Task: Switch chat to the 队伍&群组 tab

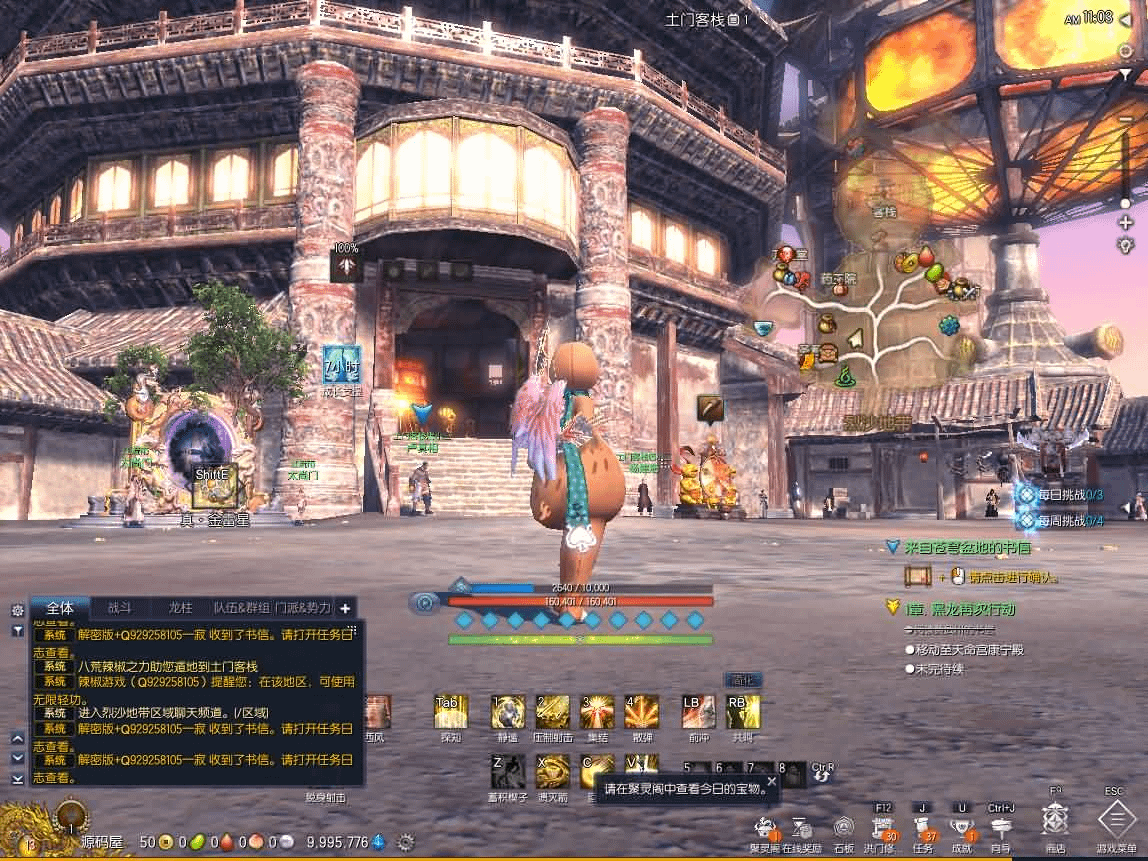Action: [242, 607]
